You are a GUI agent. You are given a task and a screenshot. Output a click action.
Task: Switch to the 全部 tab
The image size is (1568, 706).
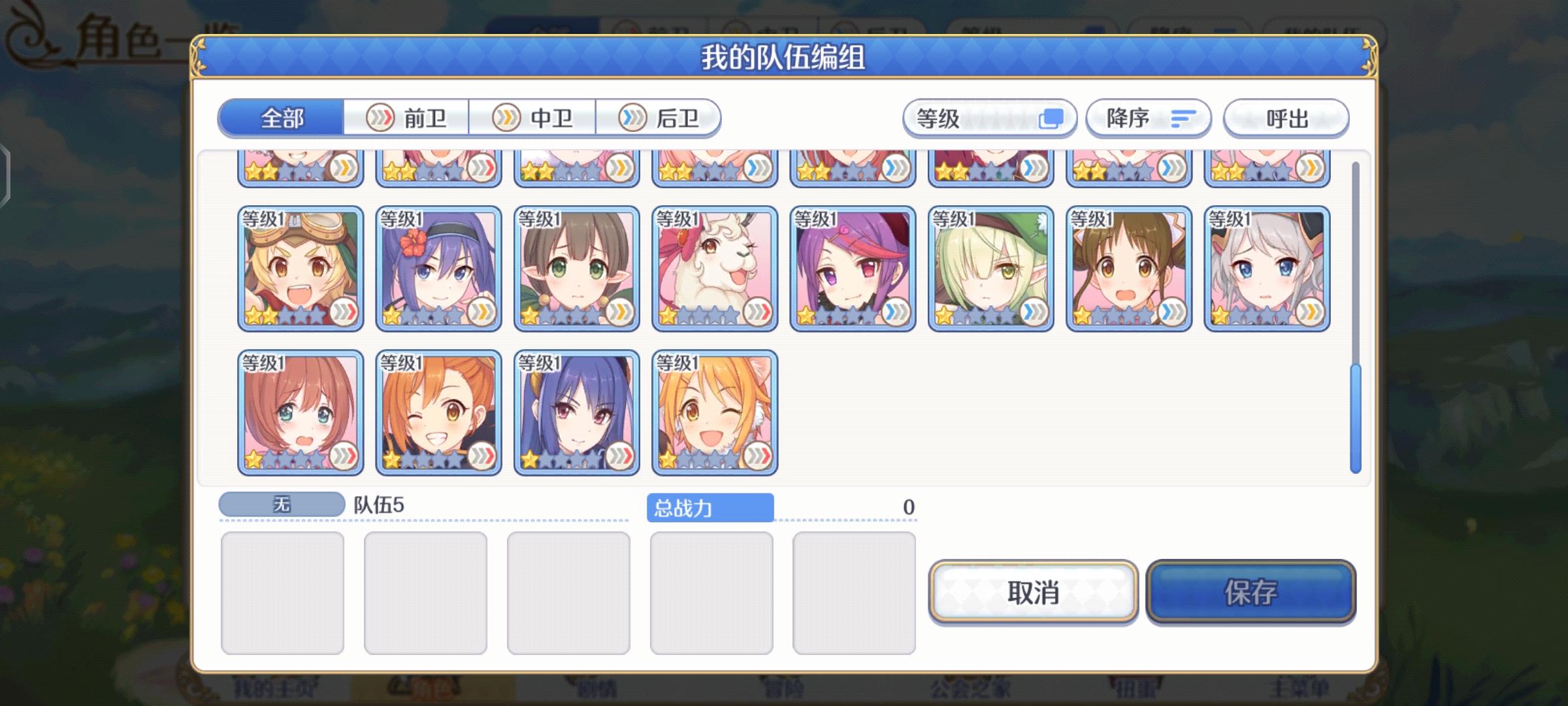(x=282, y=118)
